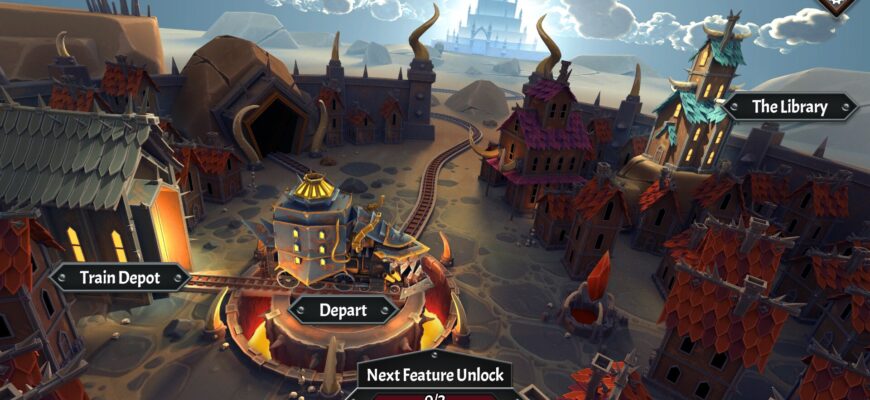Open the Next Feature Unlock panel
Screen dimensions: 870x400
point(435,376)
